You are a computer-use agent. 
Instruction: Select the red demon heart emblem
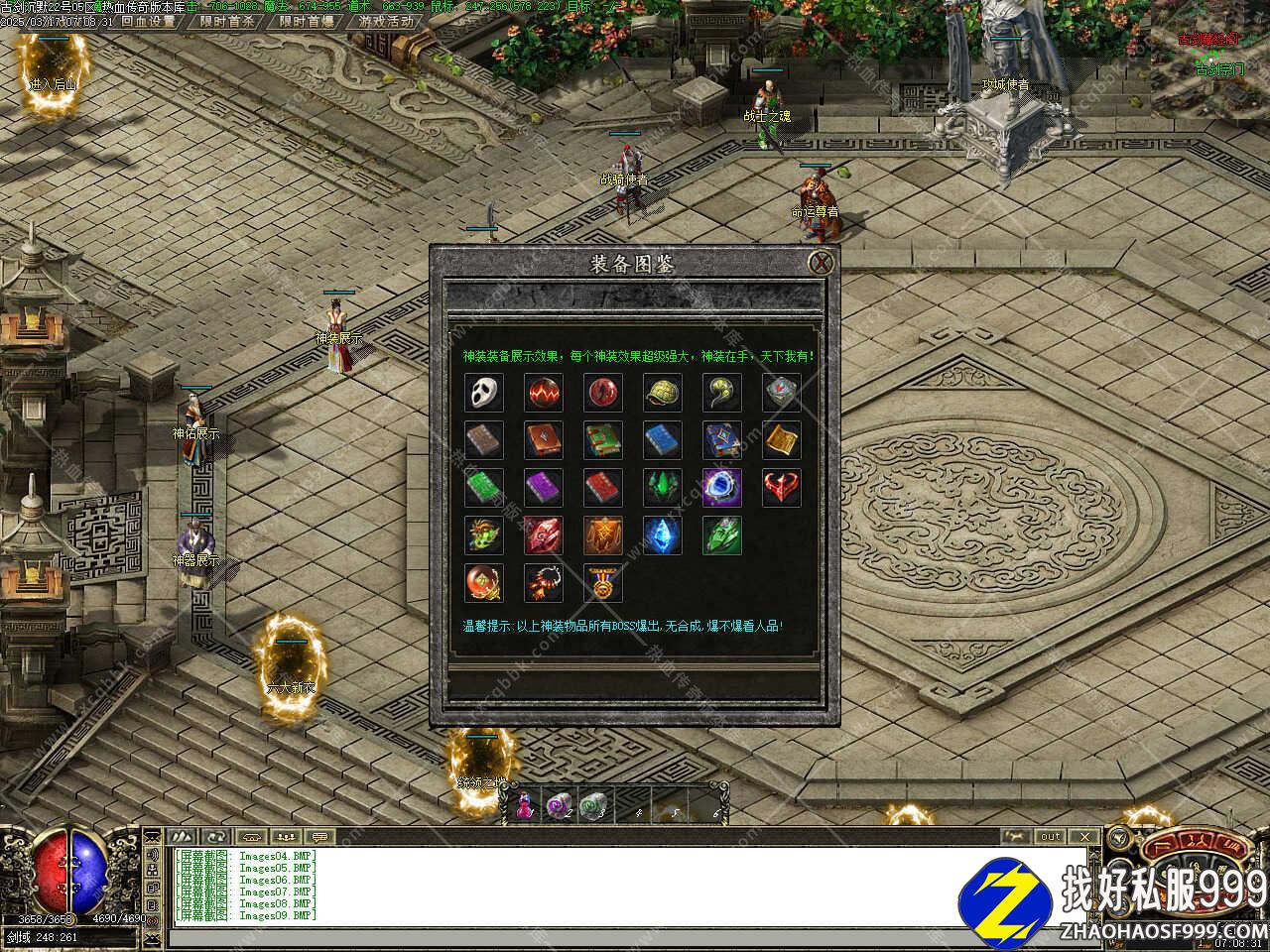(781, 488)
